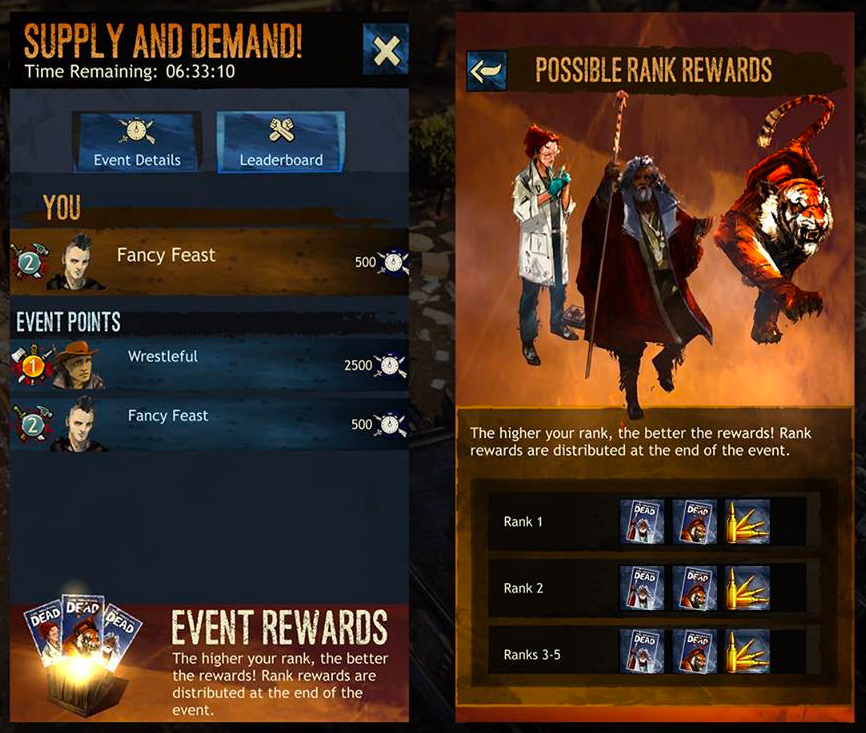Inspect the Rank 1 bullets reward icon
This screenshot has width=866, height=733.
(747, 521)
